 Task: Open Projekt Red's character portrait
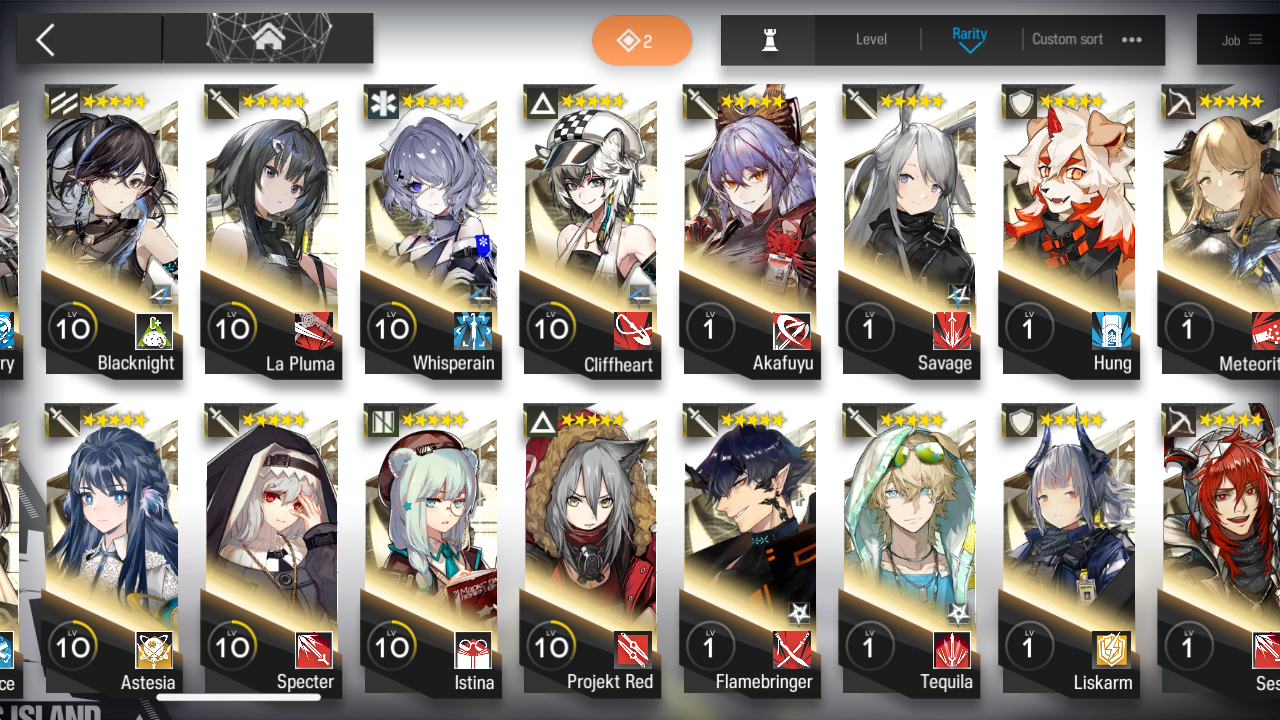591,520
